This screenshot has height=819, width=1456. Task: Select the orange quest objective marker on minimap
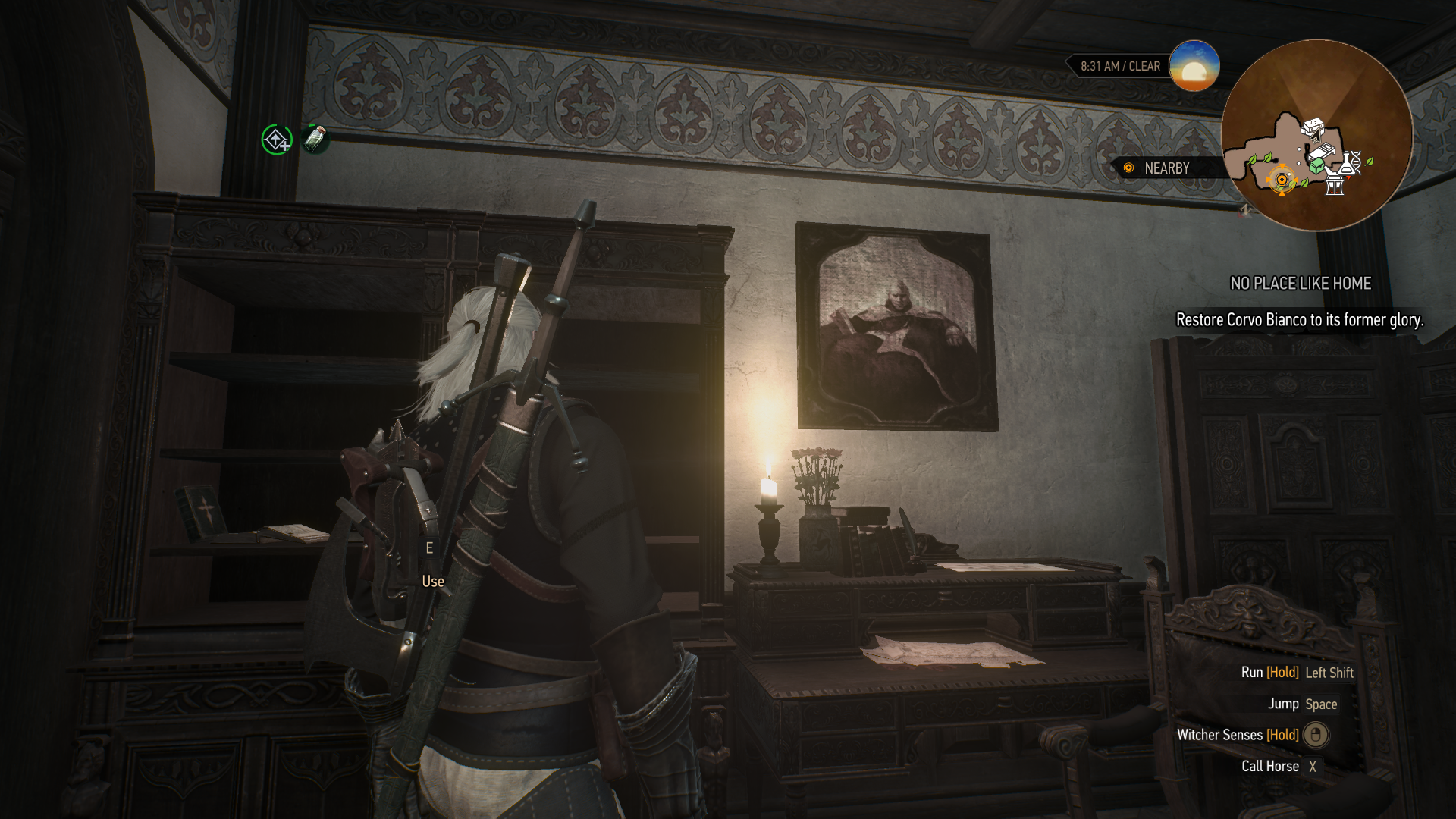click(x=1282, y=180)
